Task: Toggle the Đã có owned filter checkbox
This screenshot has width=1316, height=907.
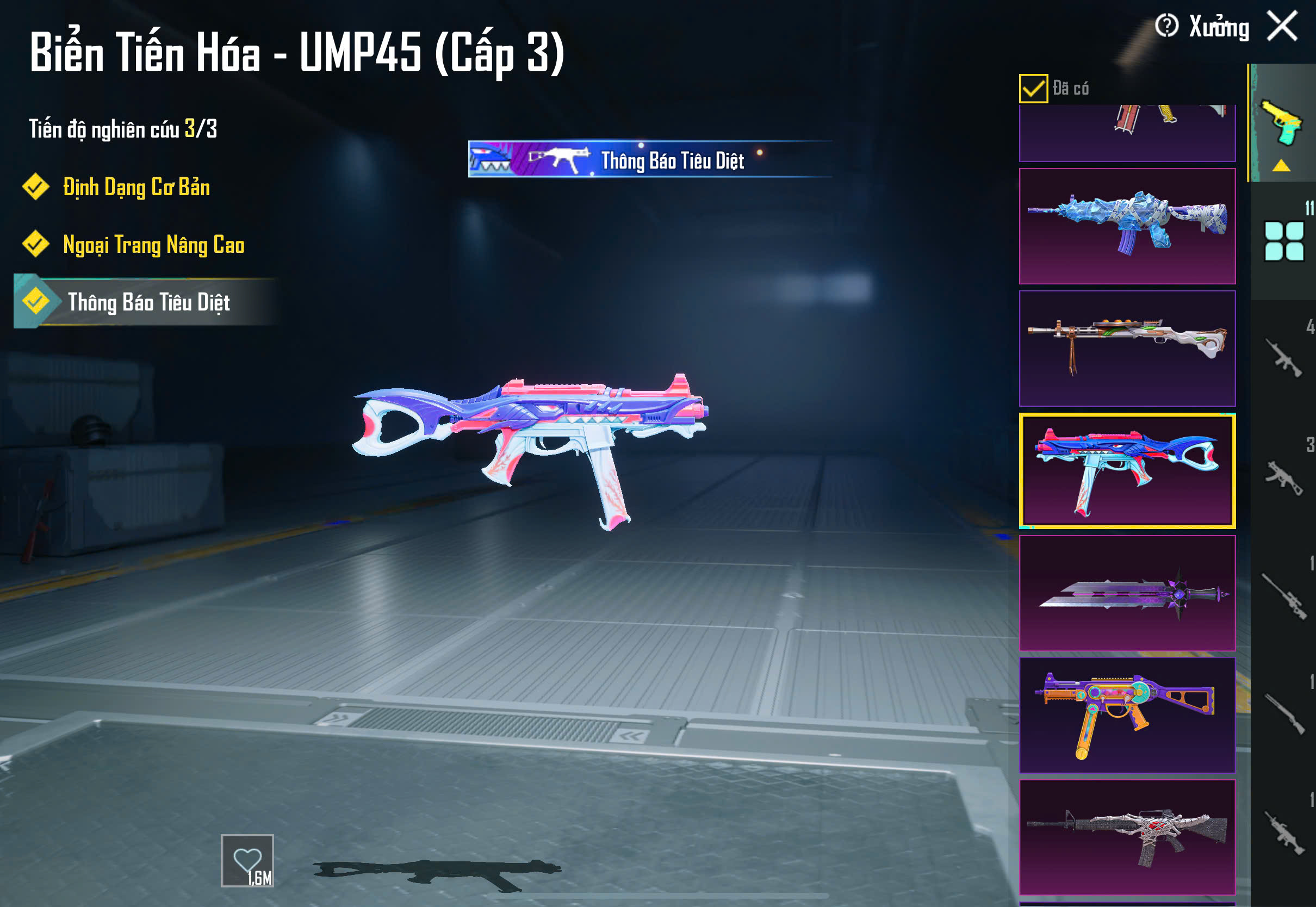Action: (1033, 89)
